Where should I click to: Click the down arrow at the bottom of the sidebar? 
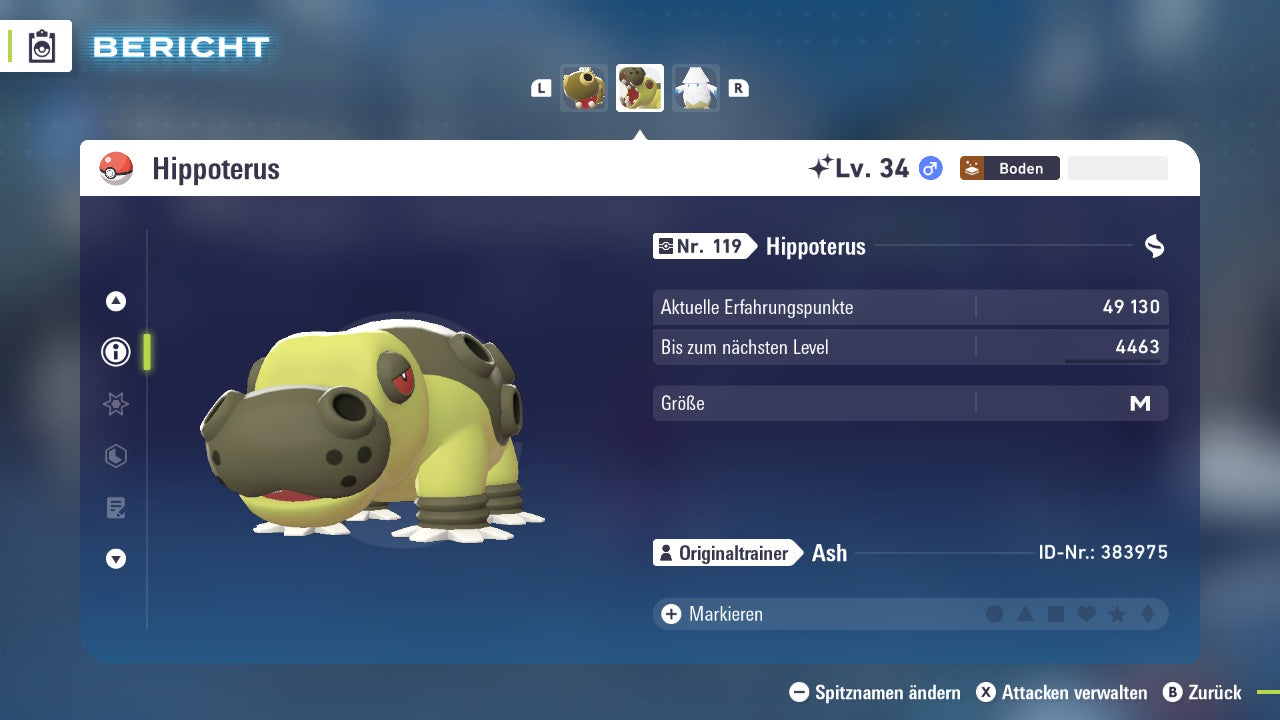115,560
